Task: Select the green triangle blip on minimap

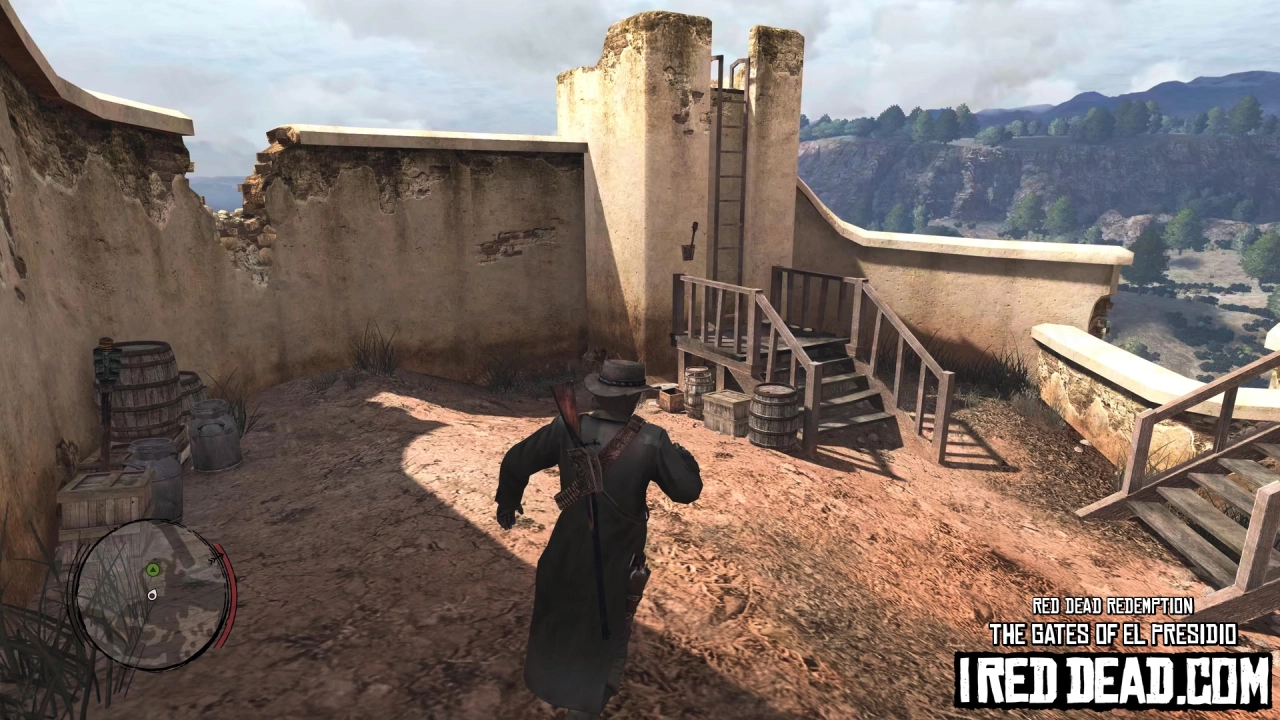Action: coord(153,570)
